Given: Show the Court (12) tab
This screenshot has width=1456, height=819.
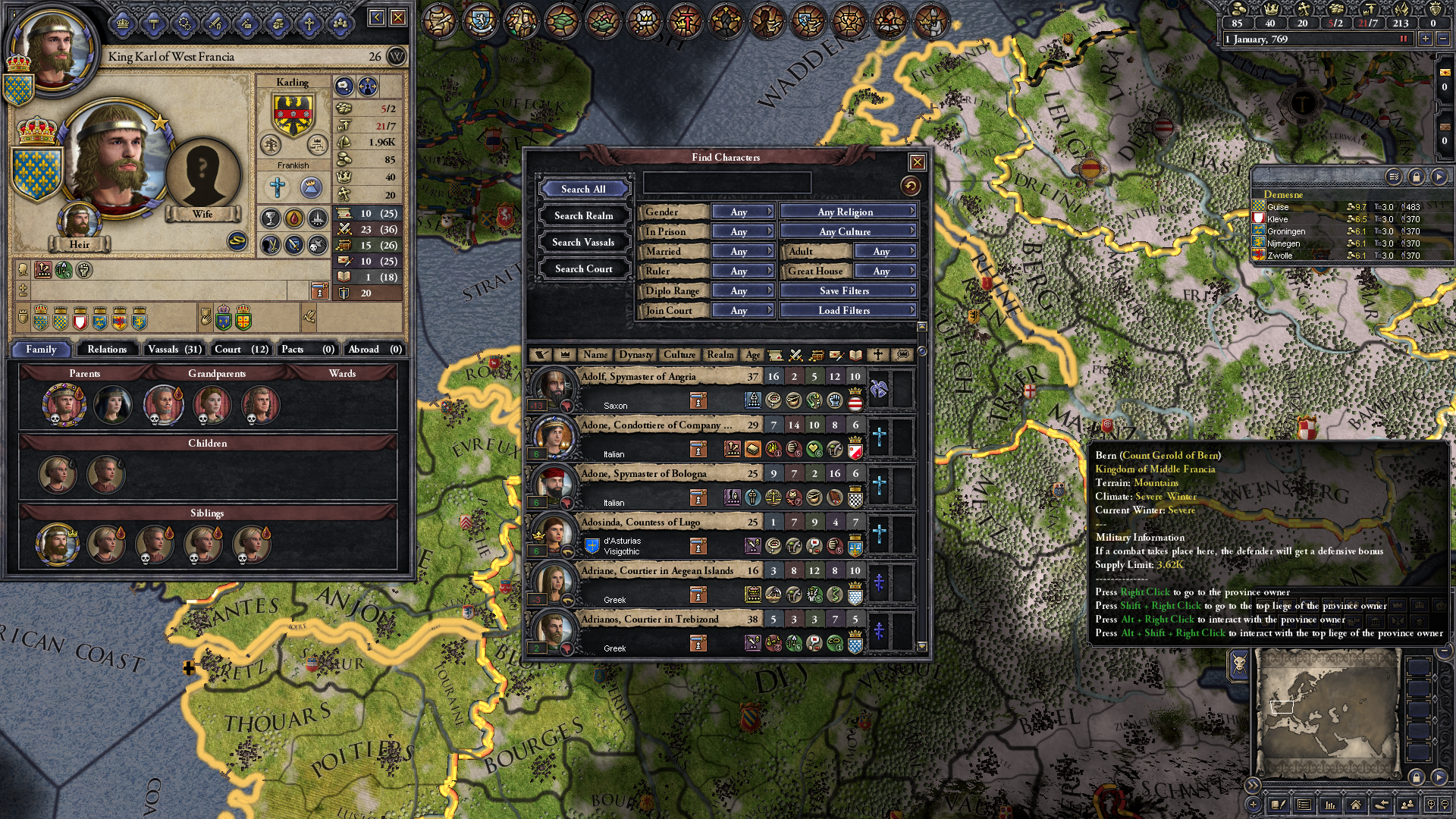Looking at the screenshot, I should pyautogui.click(x=241, y=349).
